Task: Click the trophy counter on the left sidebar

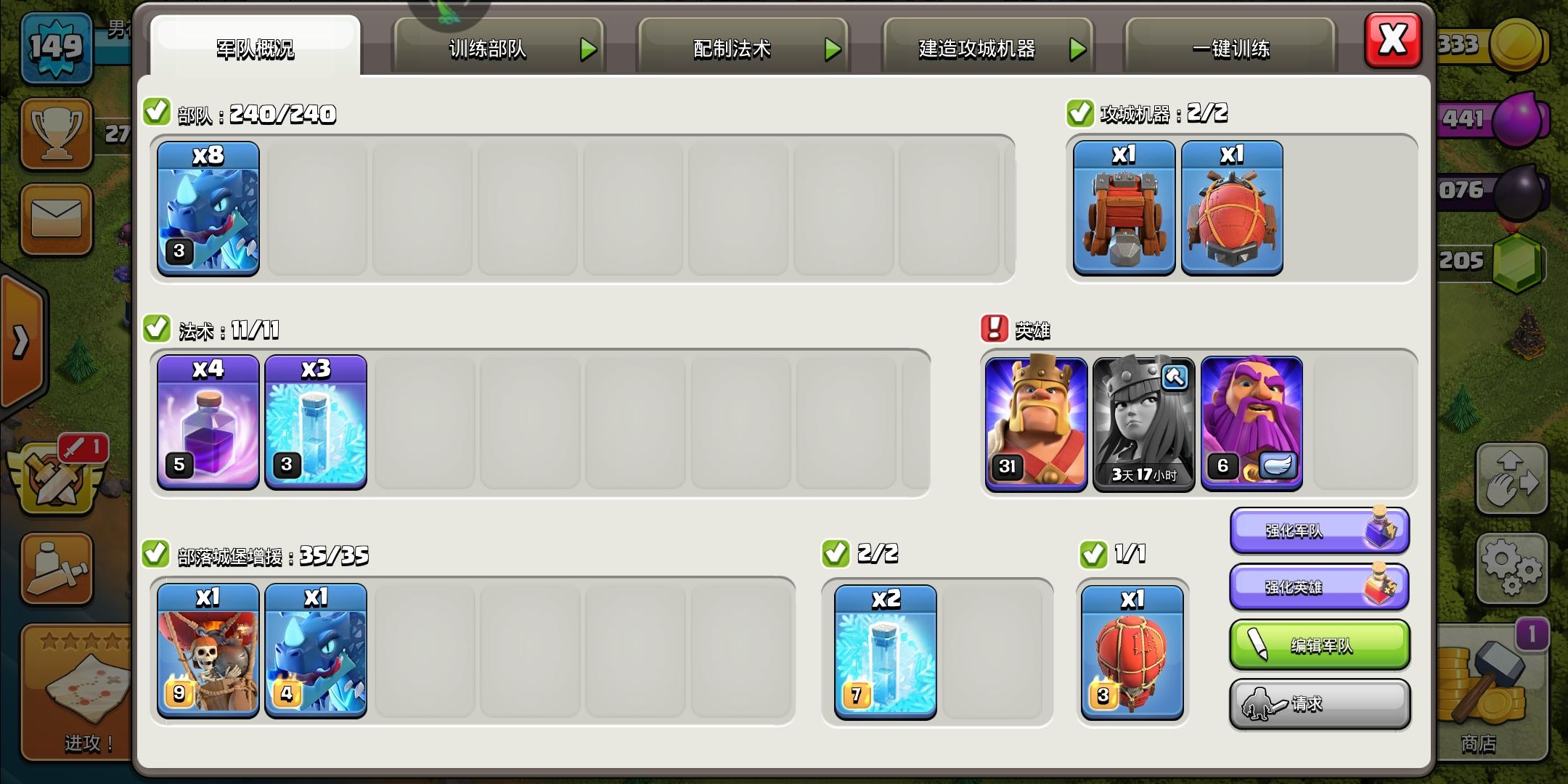Action: pos(57,134)
